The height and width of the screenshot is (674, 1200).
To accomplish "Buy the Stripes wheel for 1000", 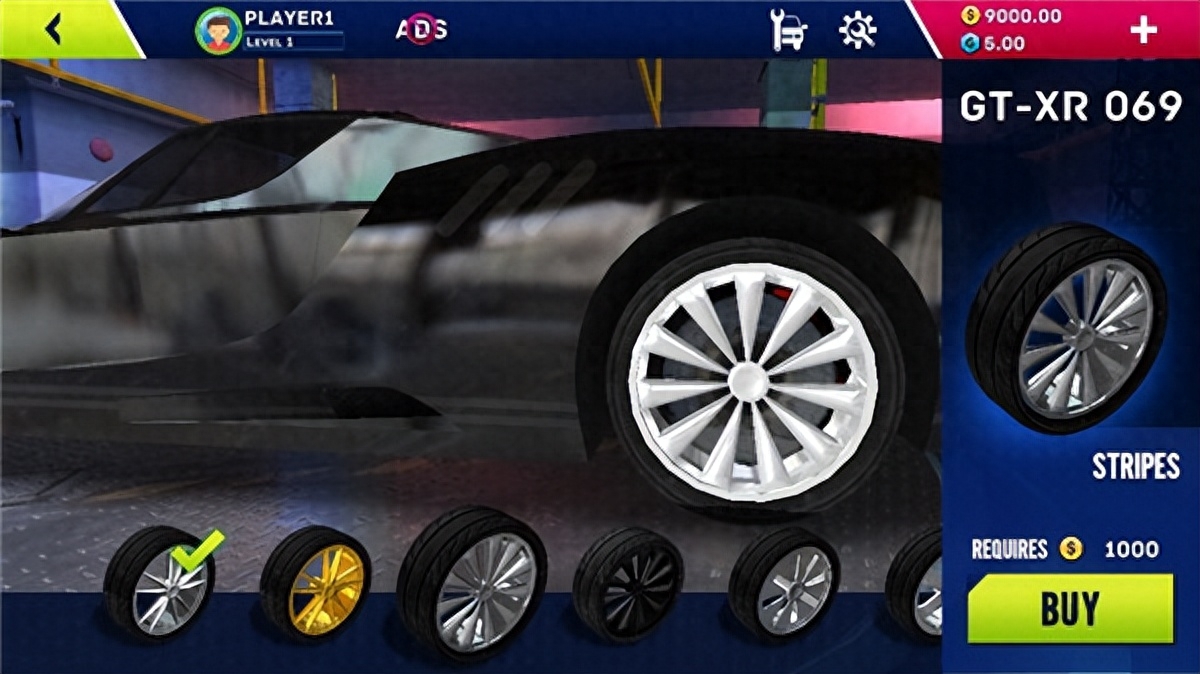I will coord(1070,608).
